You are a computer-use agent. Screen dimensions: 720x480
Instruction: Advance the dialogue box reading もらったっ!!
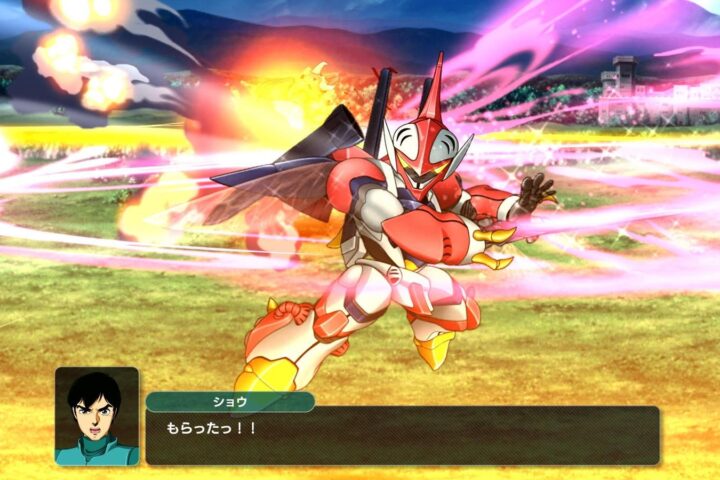pyautogui.click(x=402, y=434)
